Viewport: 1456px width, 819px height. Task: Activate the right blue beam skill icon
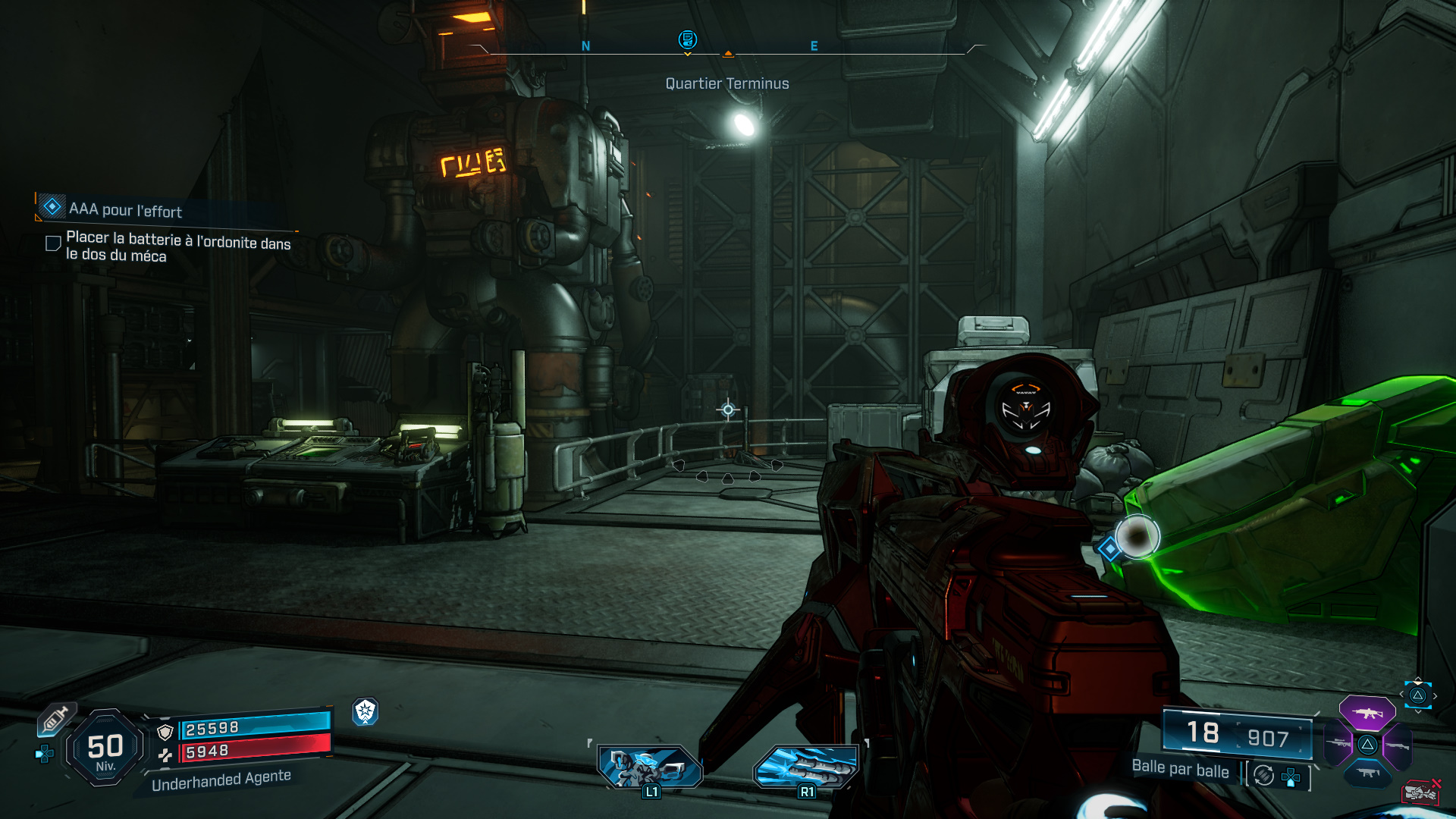coord(806,767)
